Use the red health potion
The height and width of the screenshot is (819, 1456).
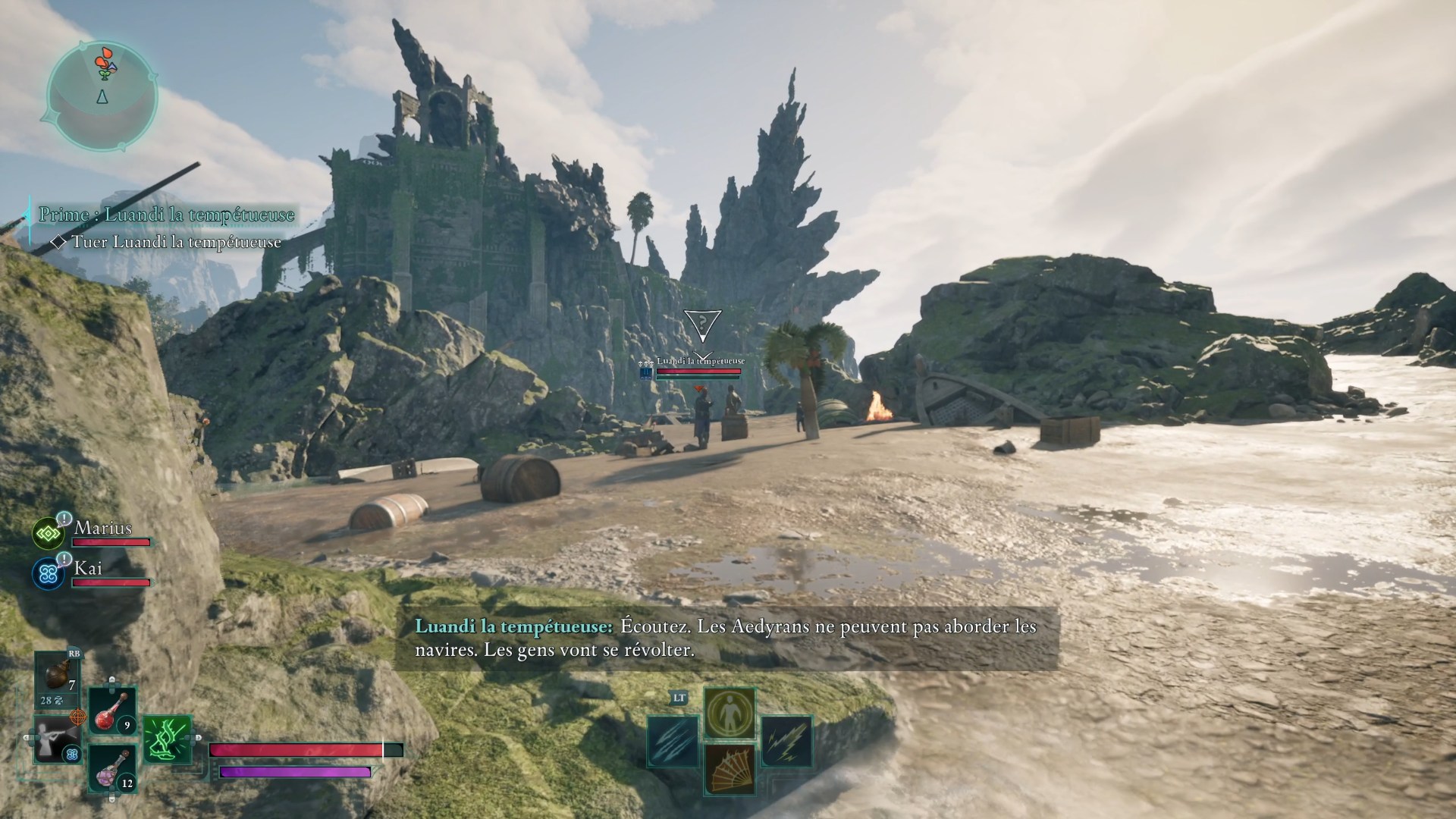[113, 711]
